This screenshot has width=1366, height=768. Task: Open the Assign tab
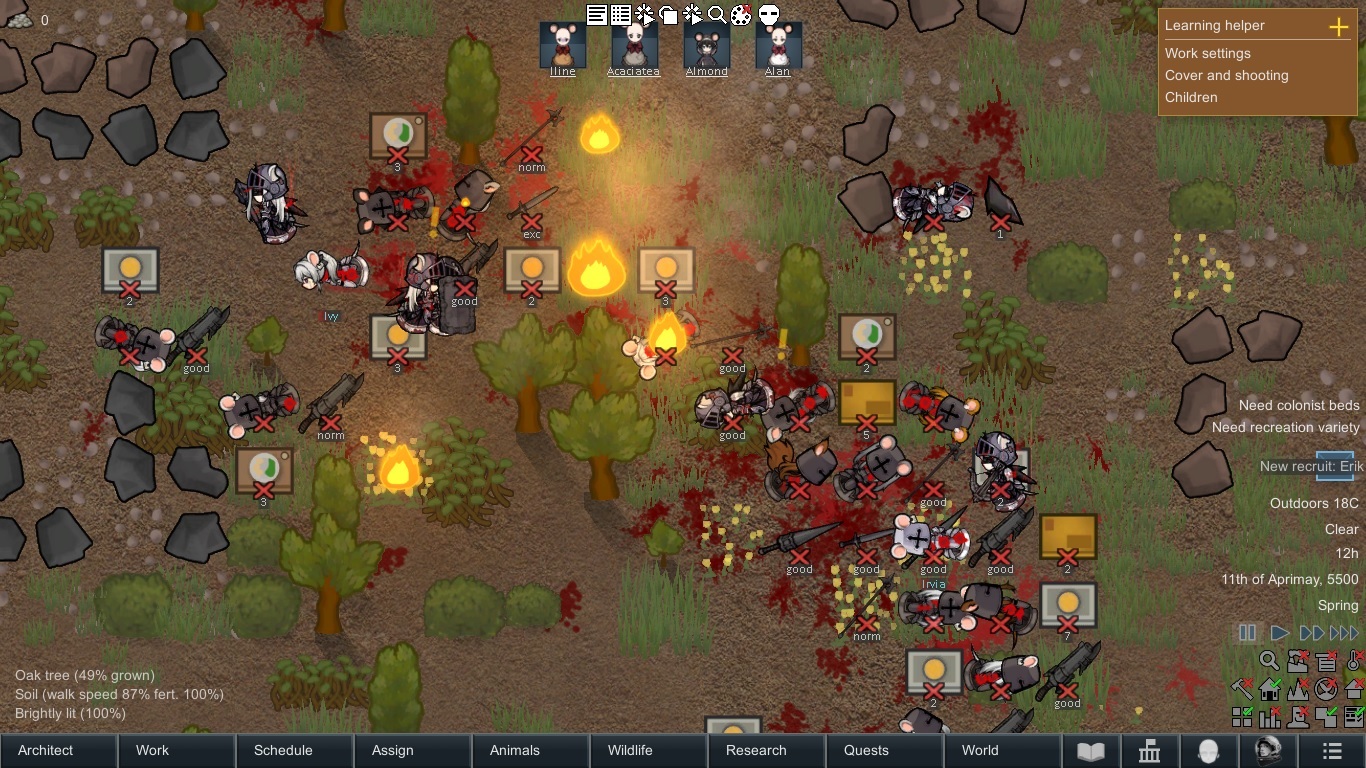392,750
